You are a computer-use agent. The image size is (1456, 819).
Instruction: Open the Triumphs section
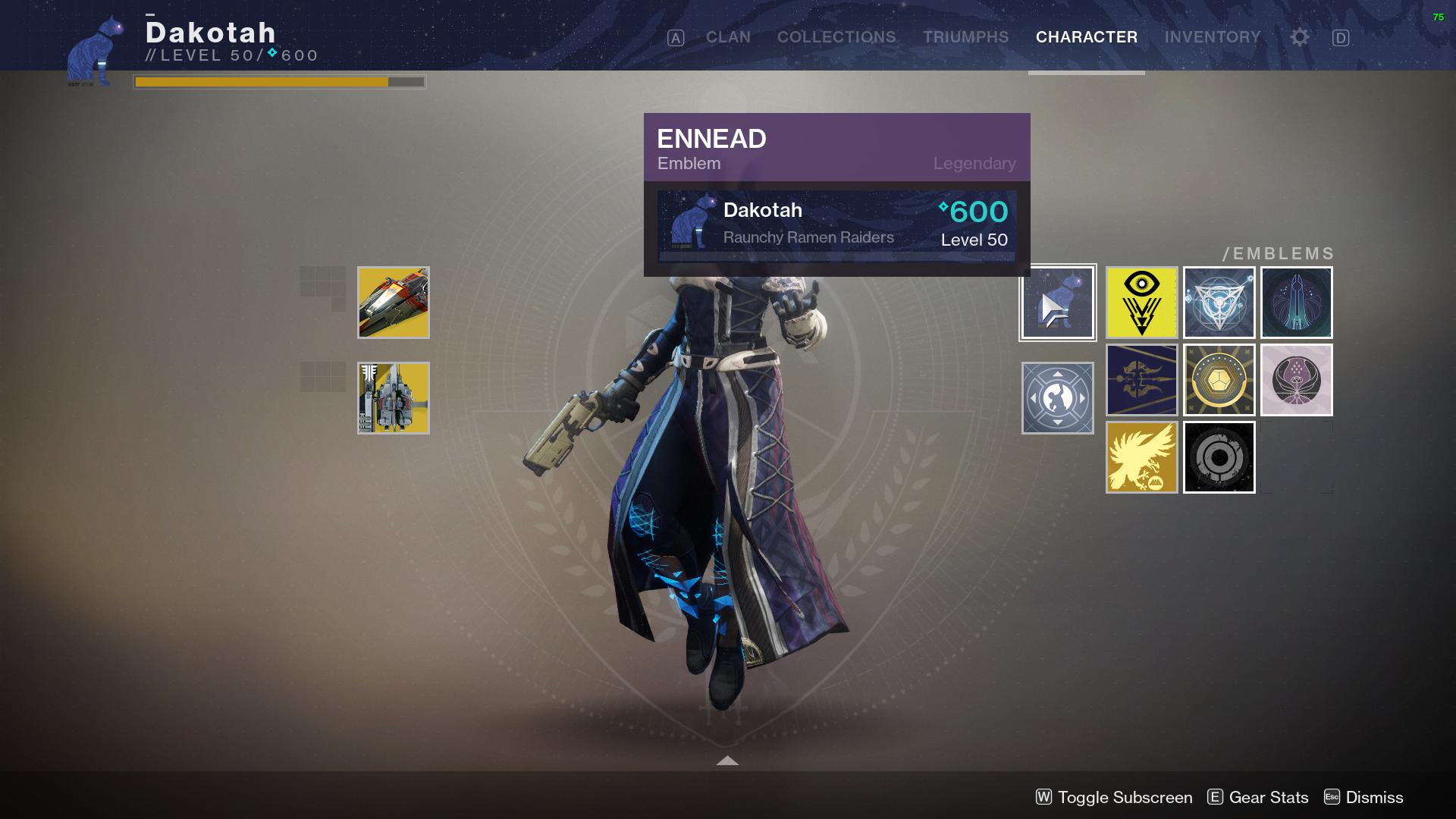click(x=965, y=36)
